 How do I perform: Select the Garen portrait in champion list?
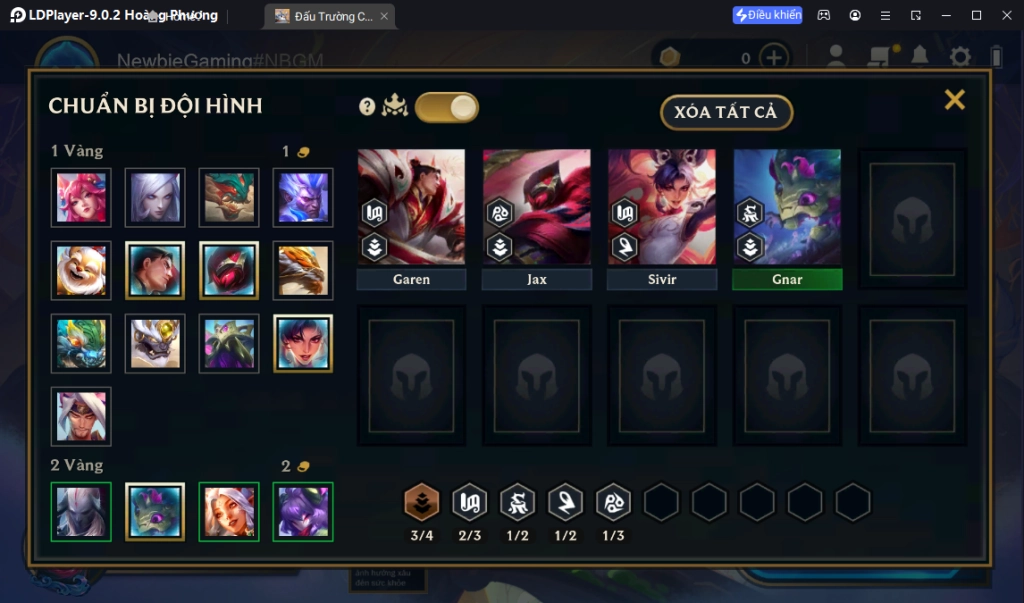tap(155, 270)
